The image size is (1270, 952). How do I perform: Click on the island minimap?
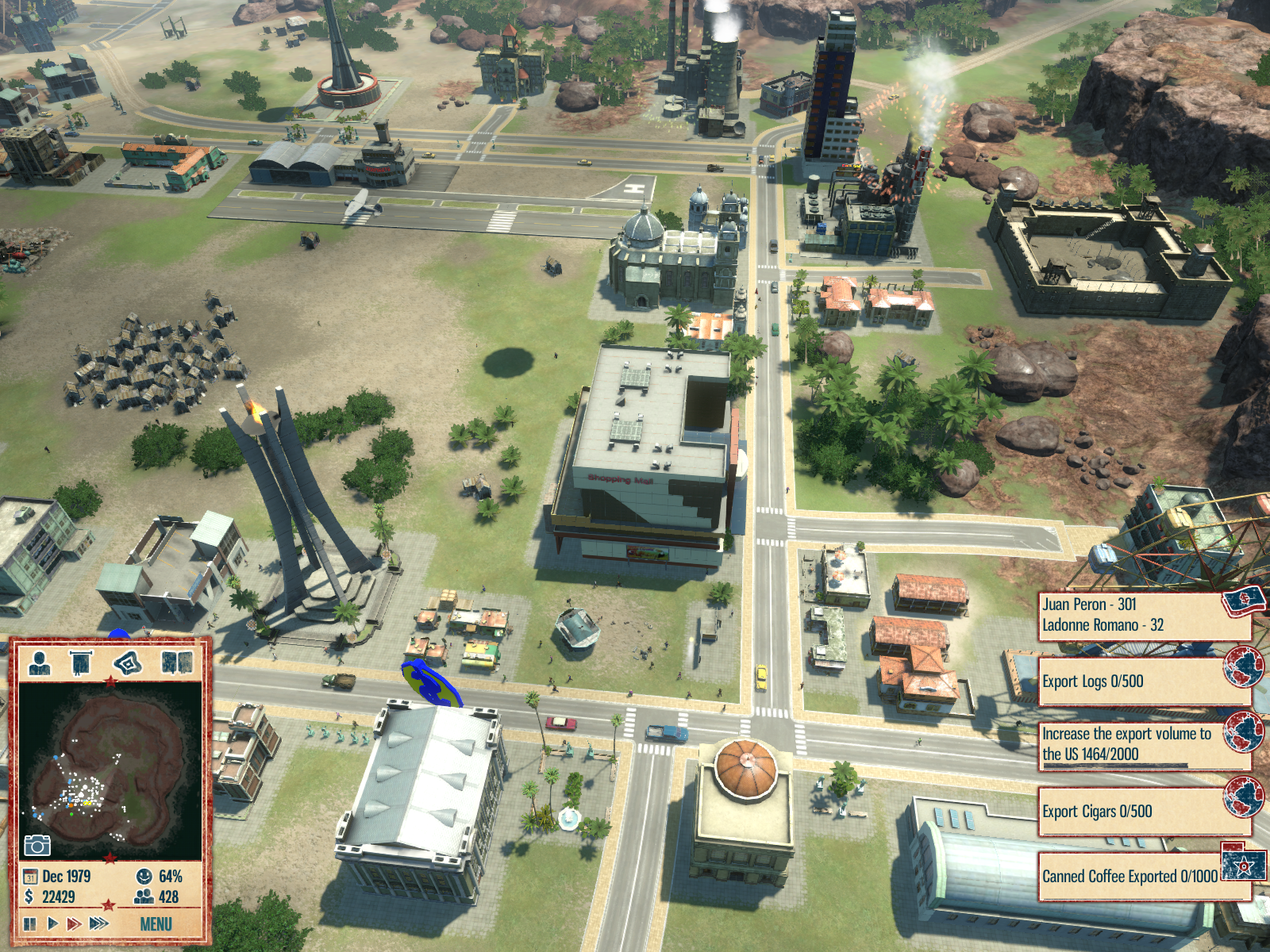(110, 770)
